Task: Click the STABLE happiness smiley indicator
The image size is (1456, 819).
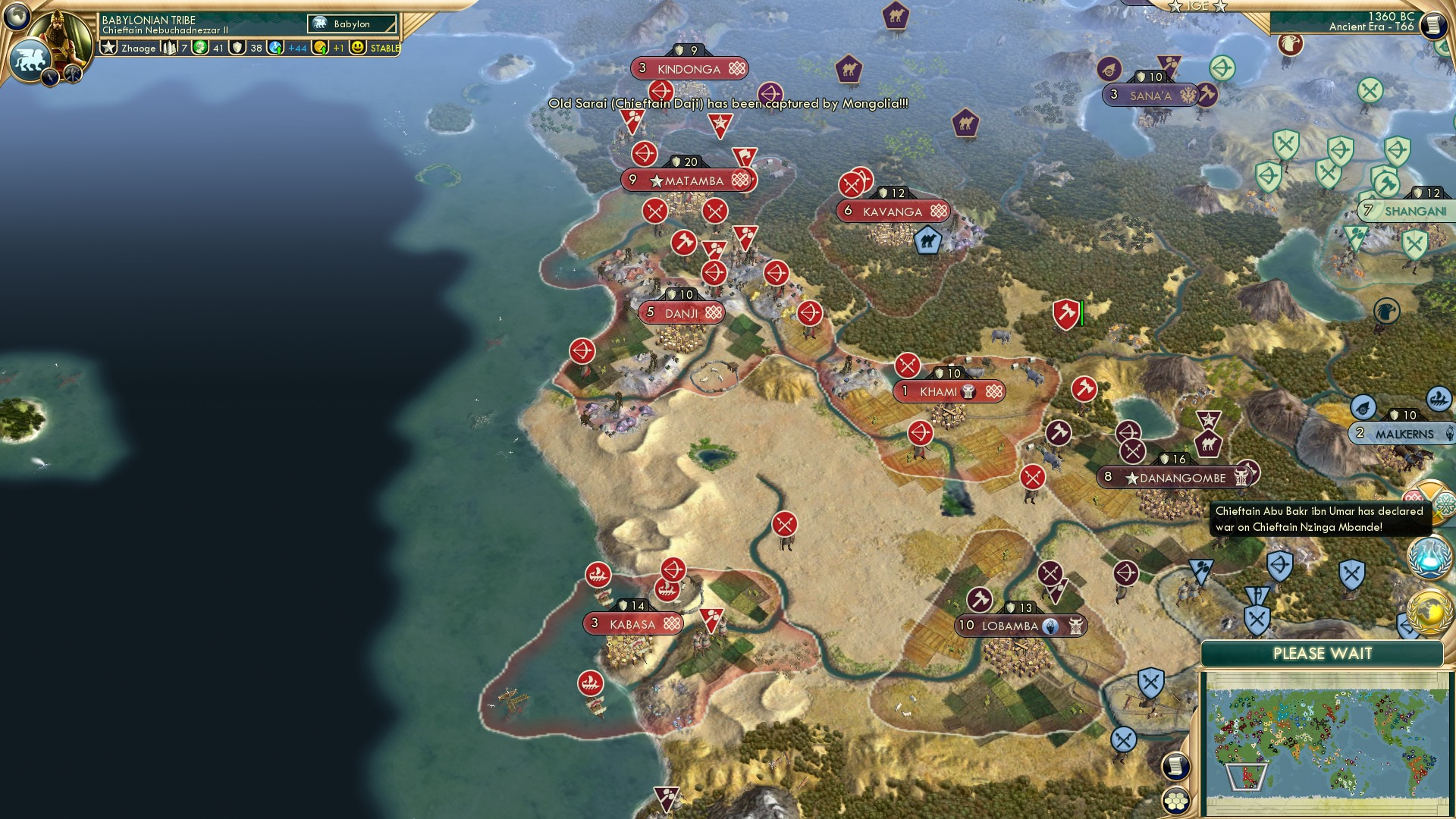Action: pos(356,47)
